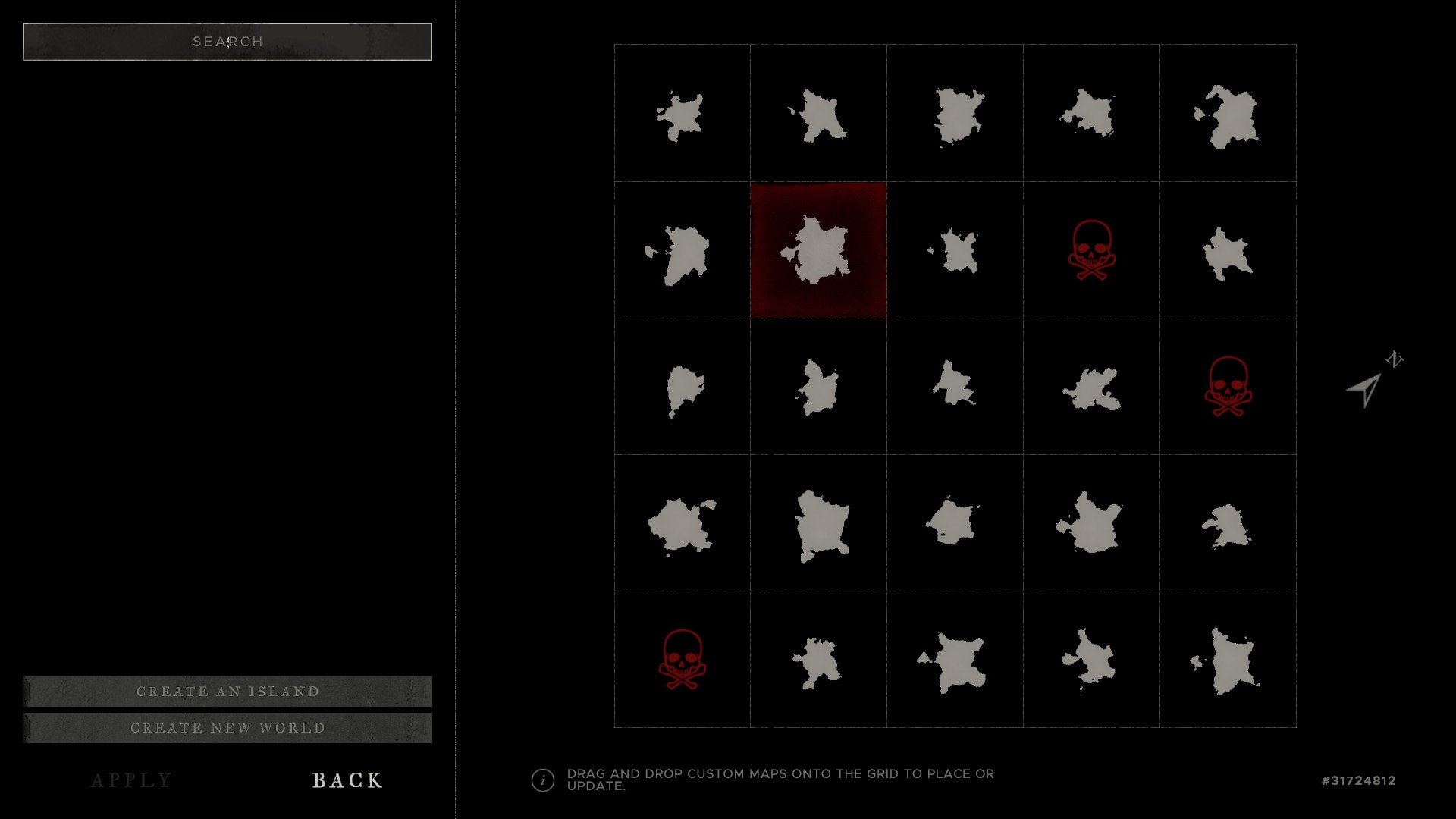The image size is (1456, 819).
Task: Apply the current map changes
Action: tap(132, 780)
